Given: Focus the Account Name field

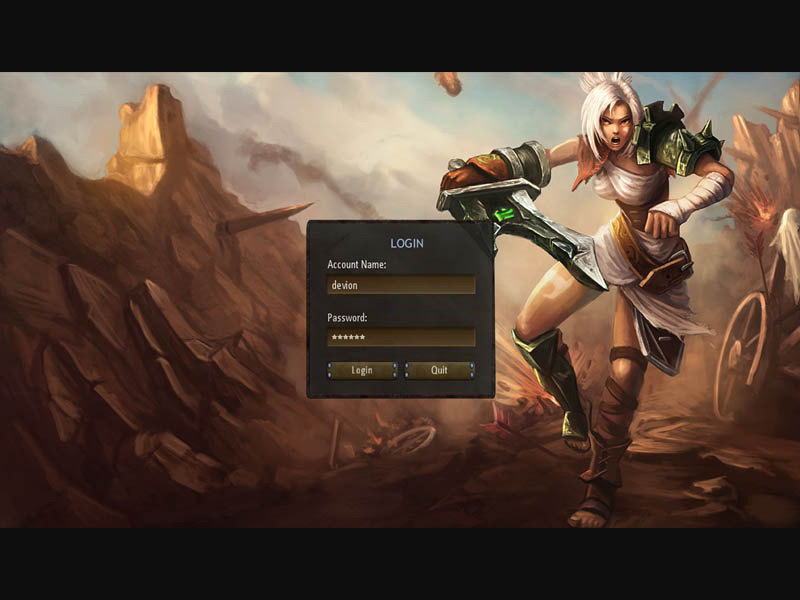Looking at the screenshot, I should [x=401, y=285].
